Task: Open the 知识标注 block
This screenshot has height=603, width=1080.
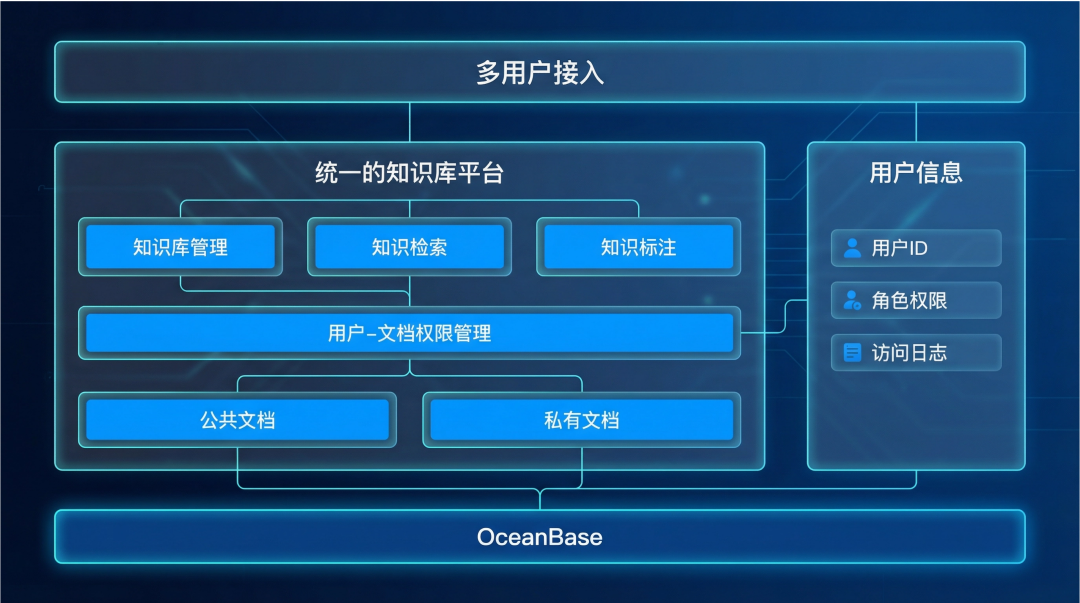Action: pos(638,247)
